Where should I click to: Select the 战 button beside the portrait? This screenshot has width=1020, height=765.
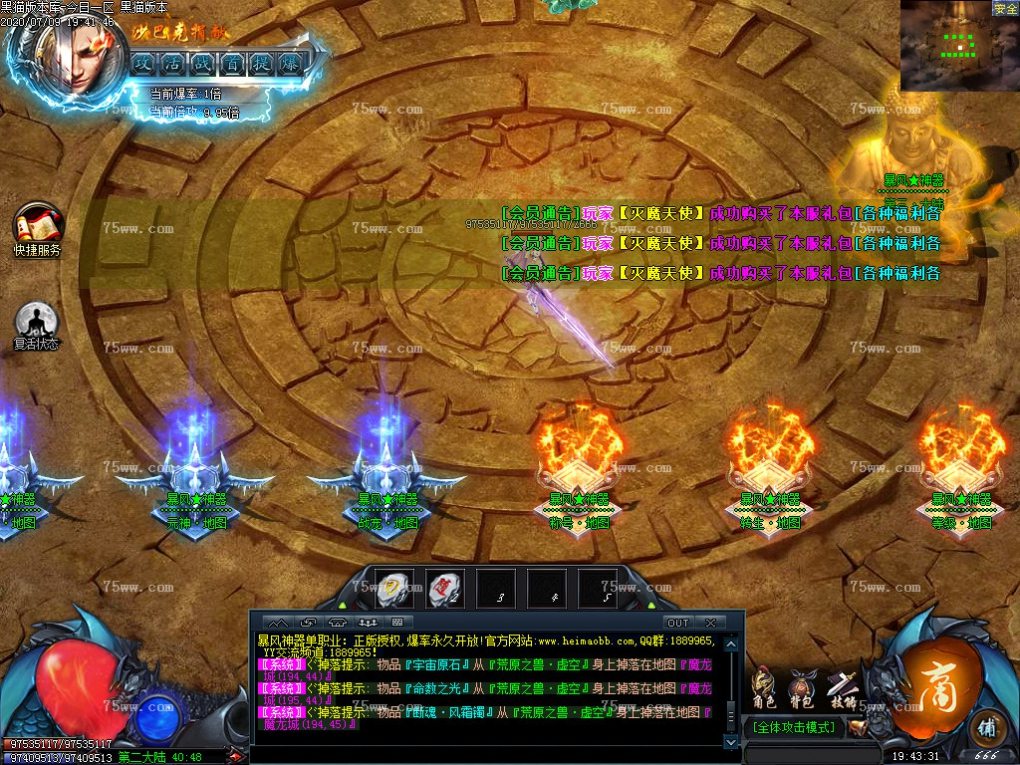(203, 62)
